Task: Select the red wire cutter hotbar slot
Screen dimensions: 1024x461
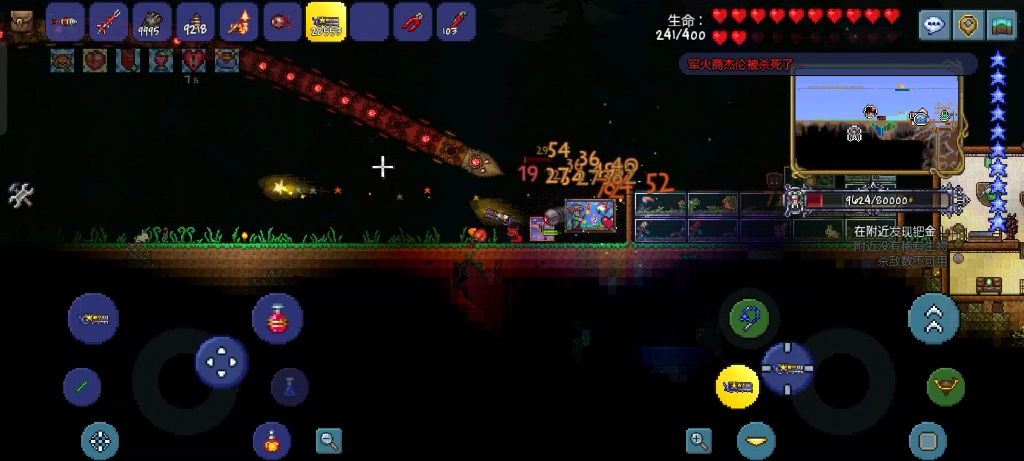Action: click(411, 21)
